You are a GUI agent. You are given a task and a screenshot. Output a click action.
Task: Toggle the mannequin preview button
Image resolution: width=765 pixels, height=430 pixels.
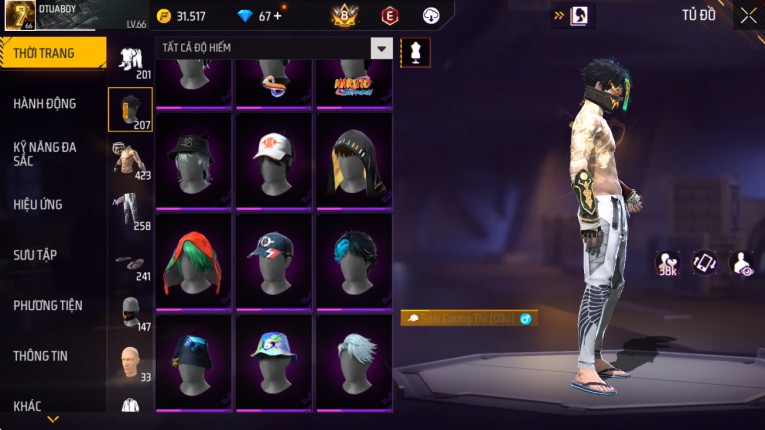(x=415, y=52)
